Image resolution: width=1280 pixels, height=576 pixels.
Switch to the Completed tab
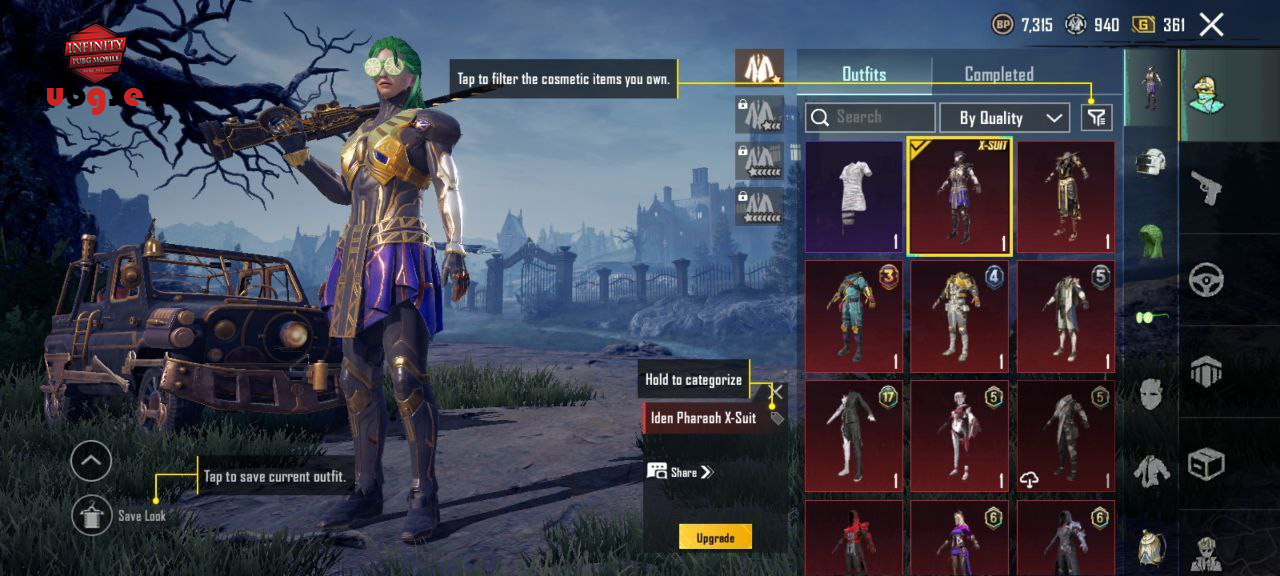(998, 74)
